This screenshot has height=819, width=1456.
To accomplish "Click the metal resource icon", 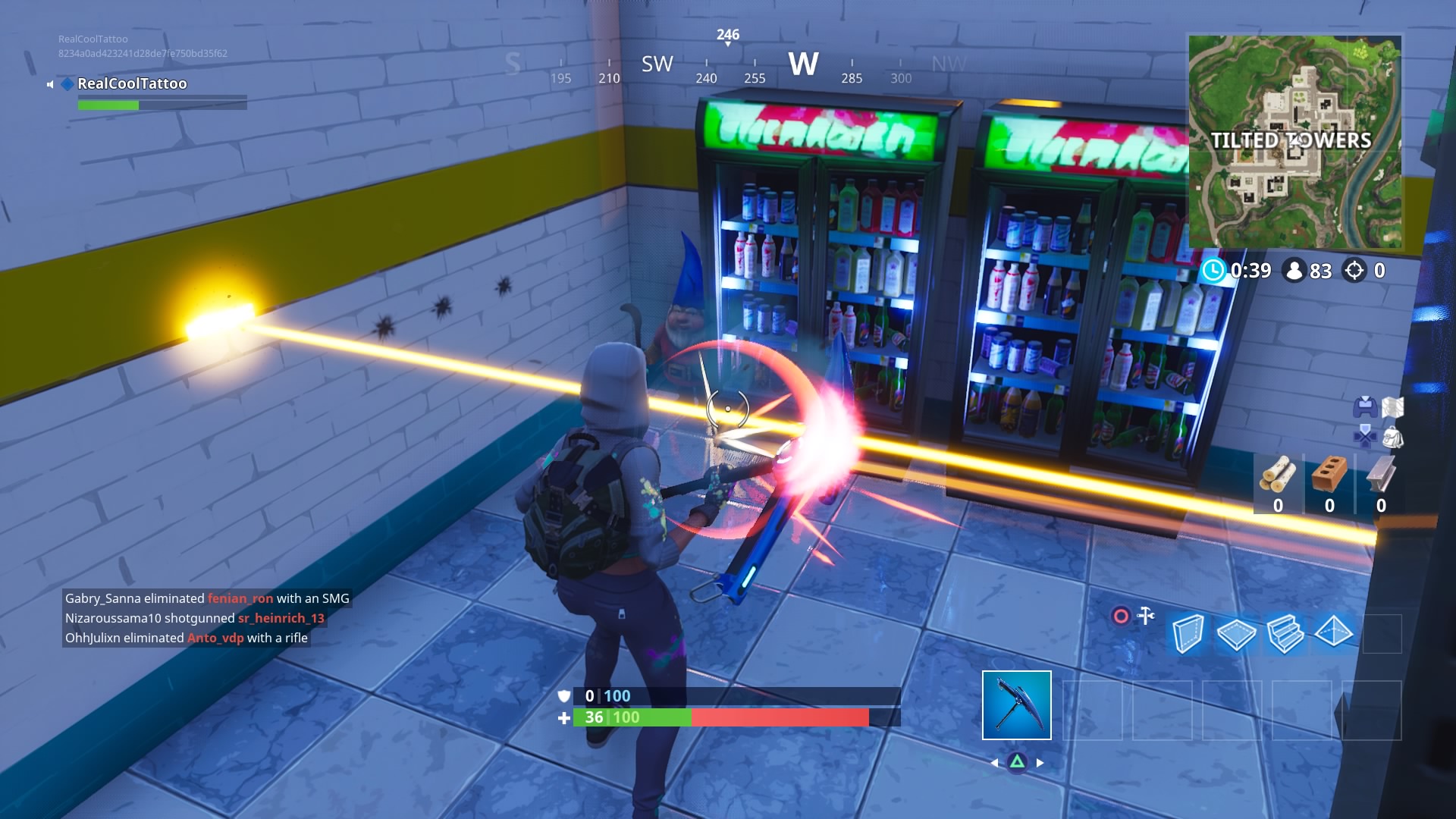I will click(1380, 473).
